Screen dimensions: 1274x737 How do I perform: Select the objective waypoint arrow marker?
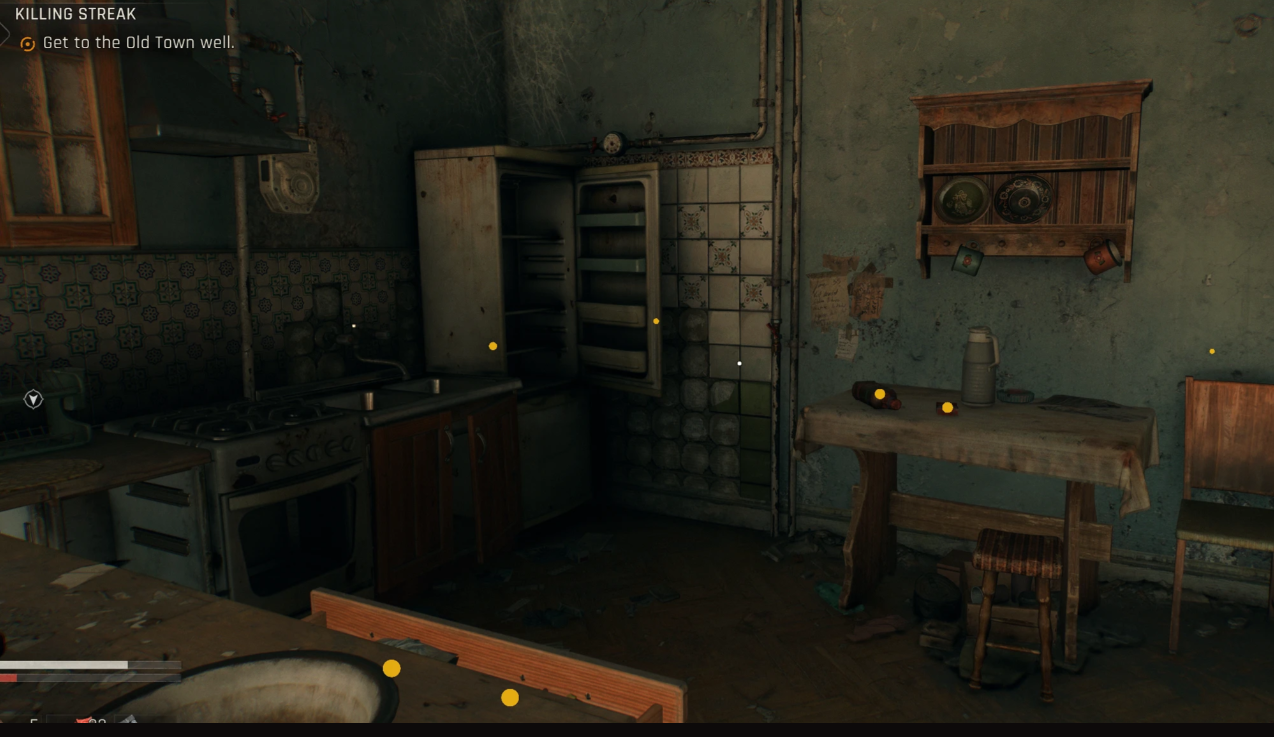click(x=34, y=400)
